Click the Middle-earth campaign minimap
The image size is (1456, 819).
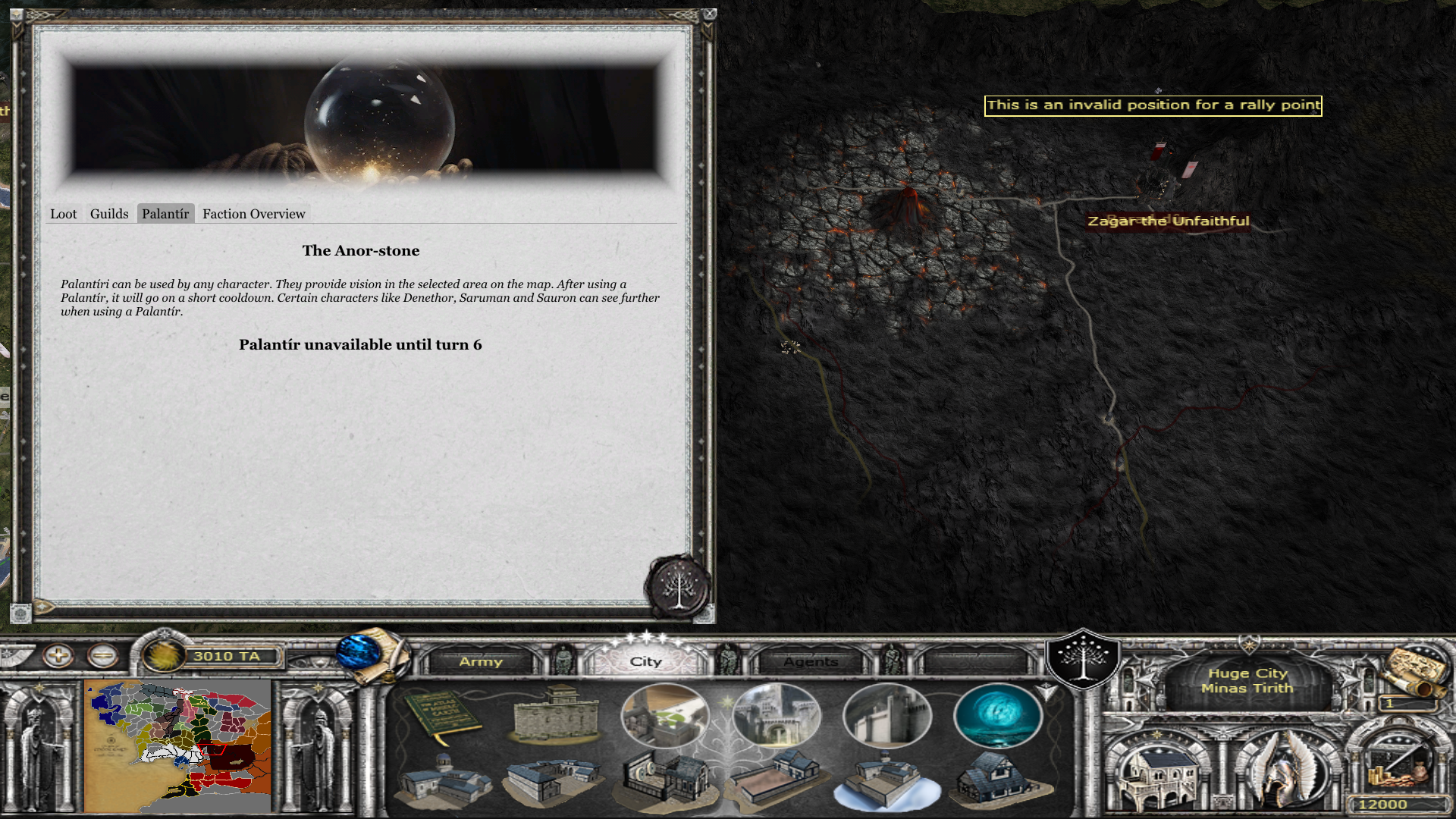179,746
